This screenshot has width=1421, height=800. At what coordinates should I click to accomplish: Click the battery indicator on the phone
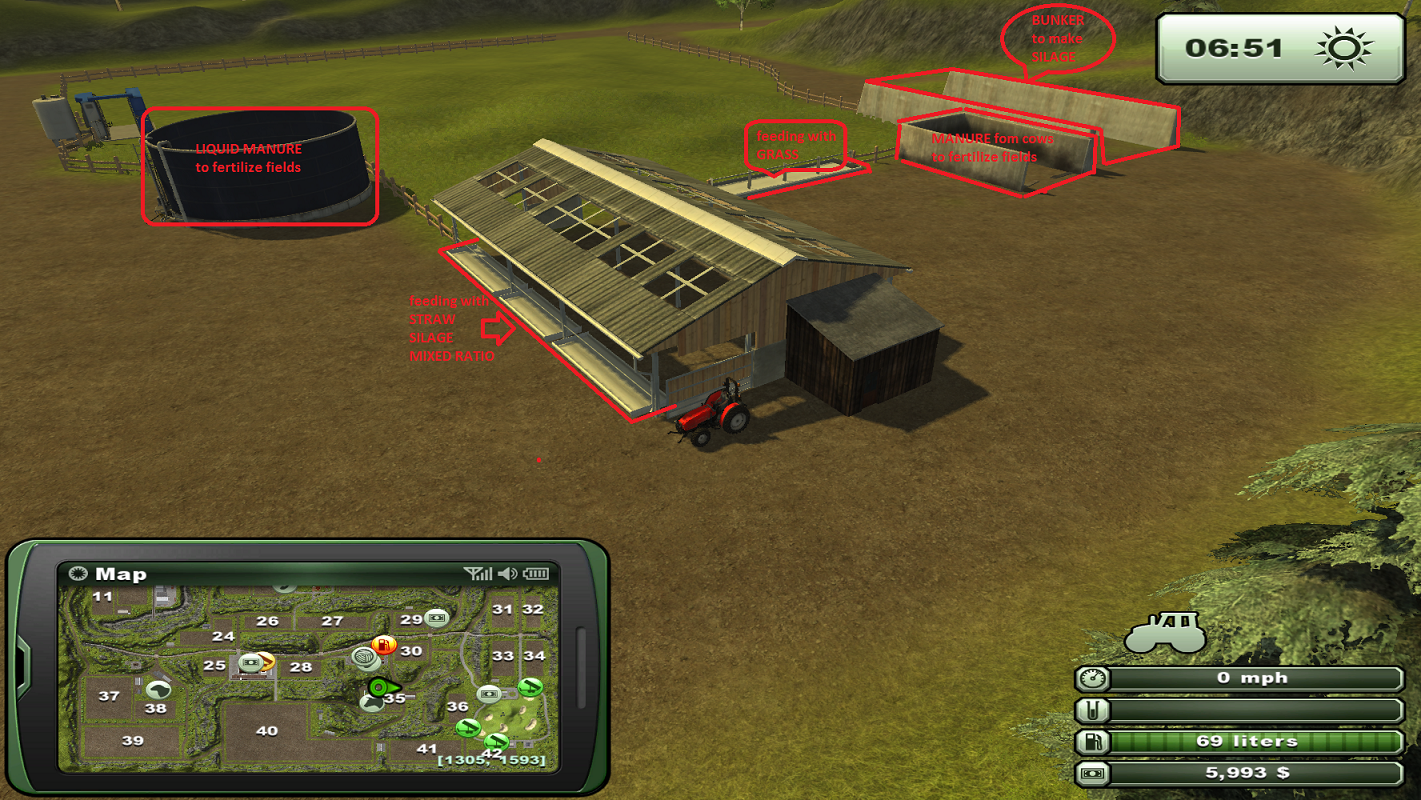point(536,573)
